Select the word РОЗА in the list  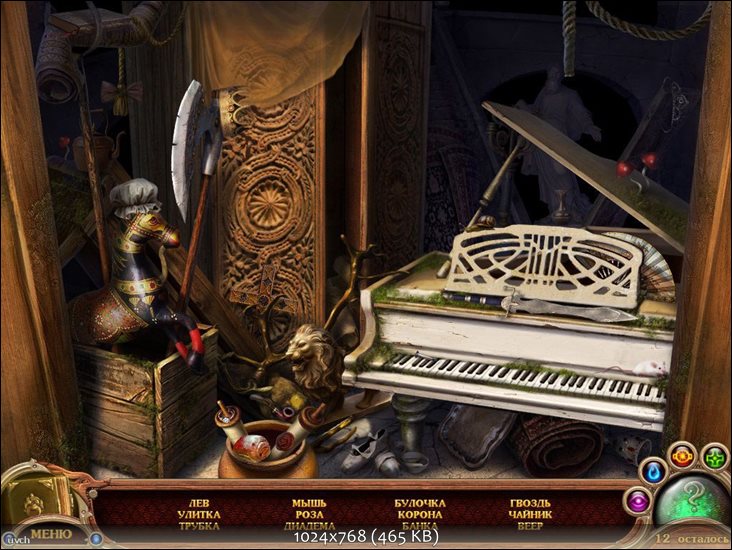pyautogui.click(x=309, y=514)
